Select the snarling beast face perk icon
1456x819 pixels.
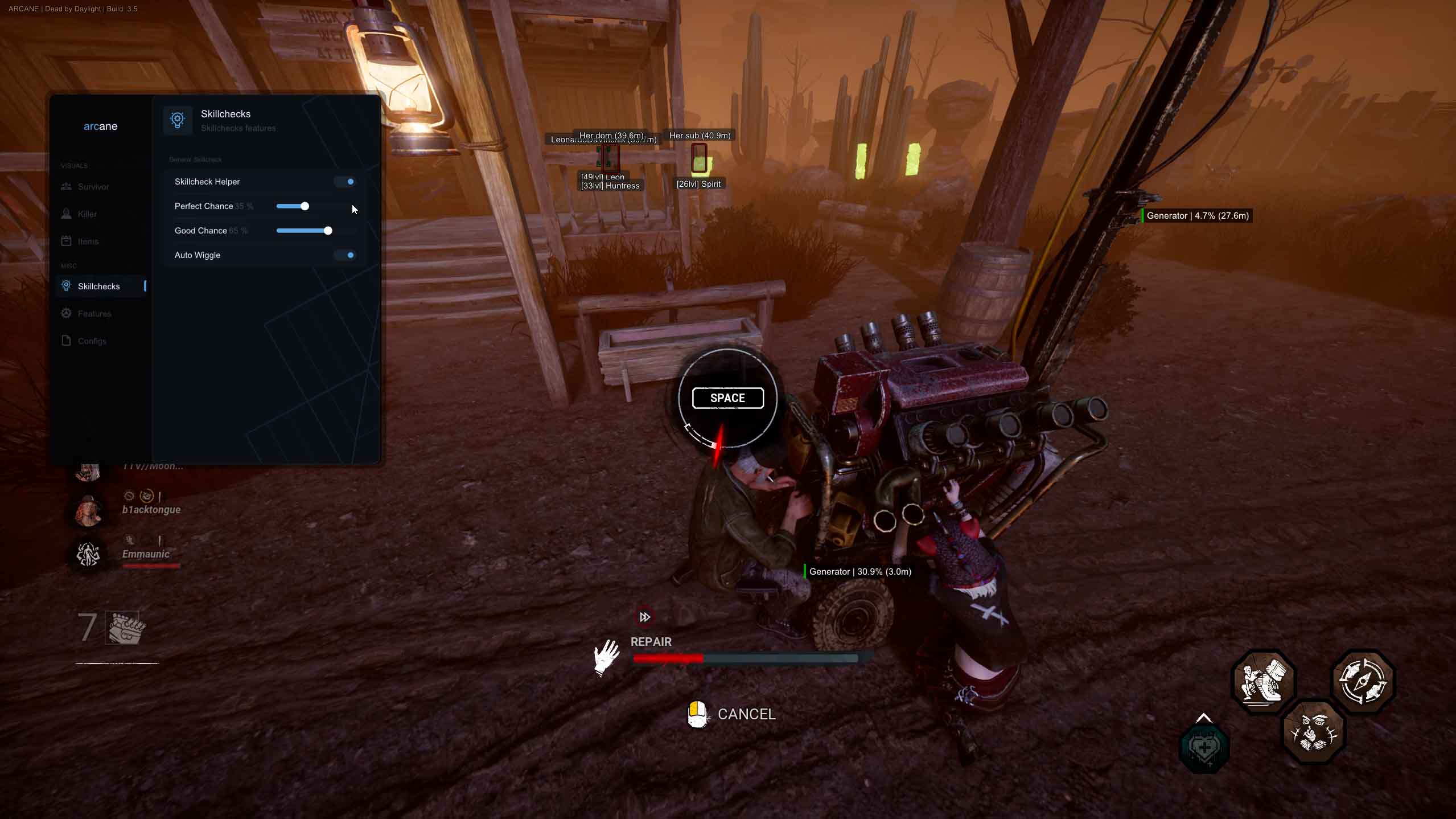click(1313, 731)
